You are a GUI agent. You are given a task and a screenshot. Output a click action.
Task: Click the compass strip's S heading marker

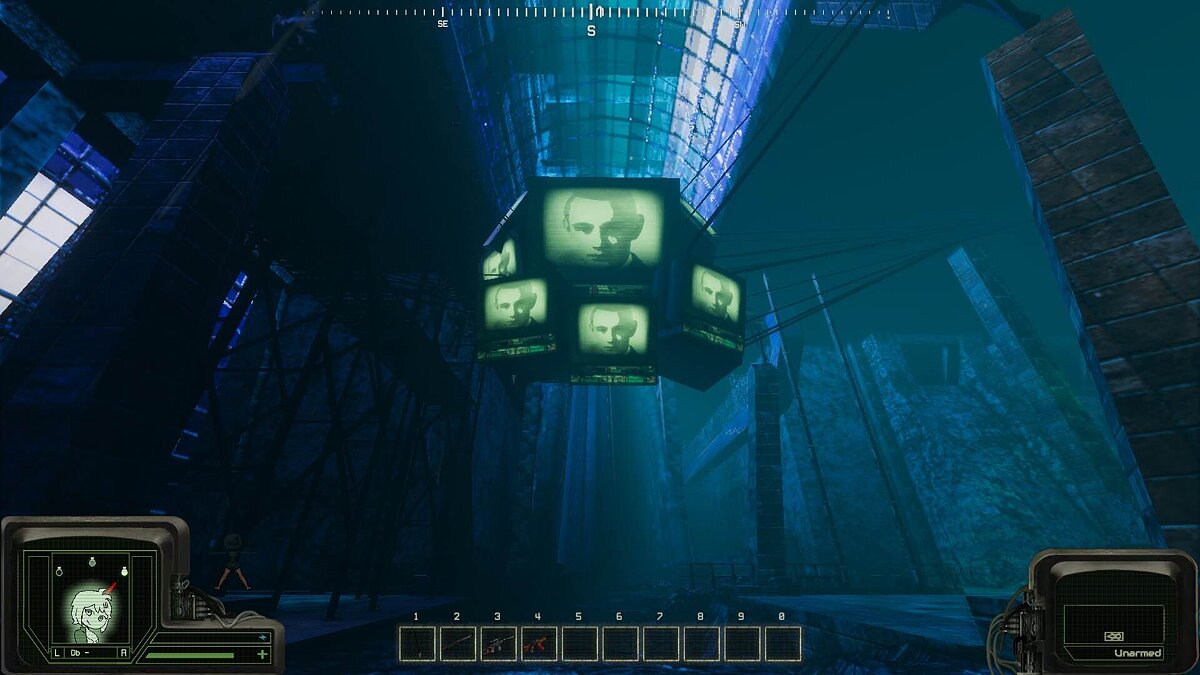pos(591,30)
